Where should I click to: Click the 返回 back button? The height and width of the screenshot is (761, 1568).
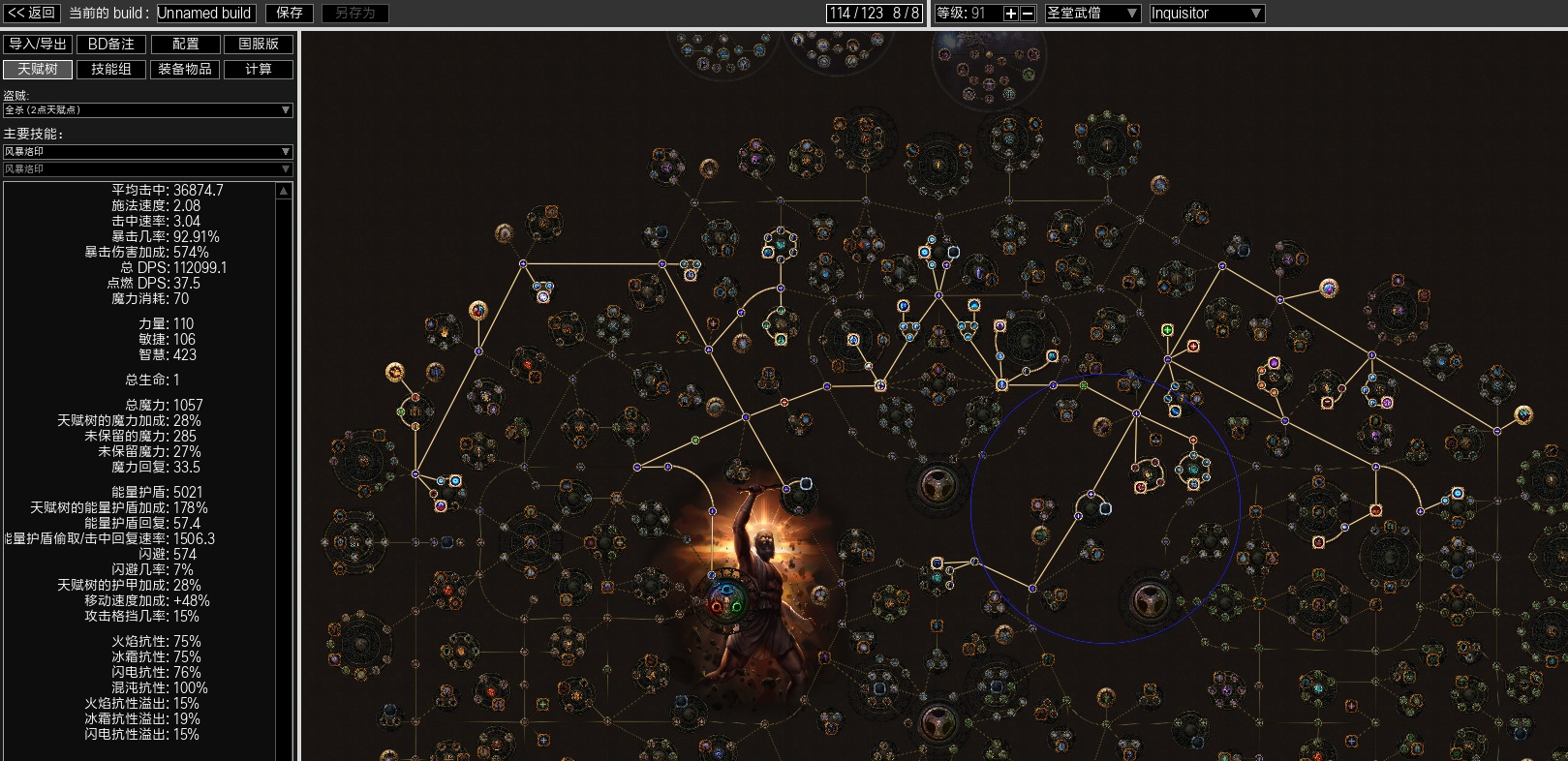pos(32,13)
